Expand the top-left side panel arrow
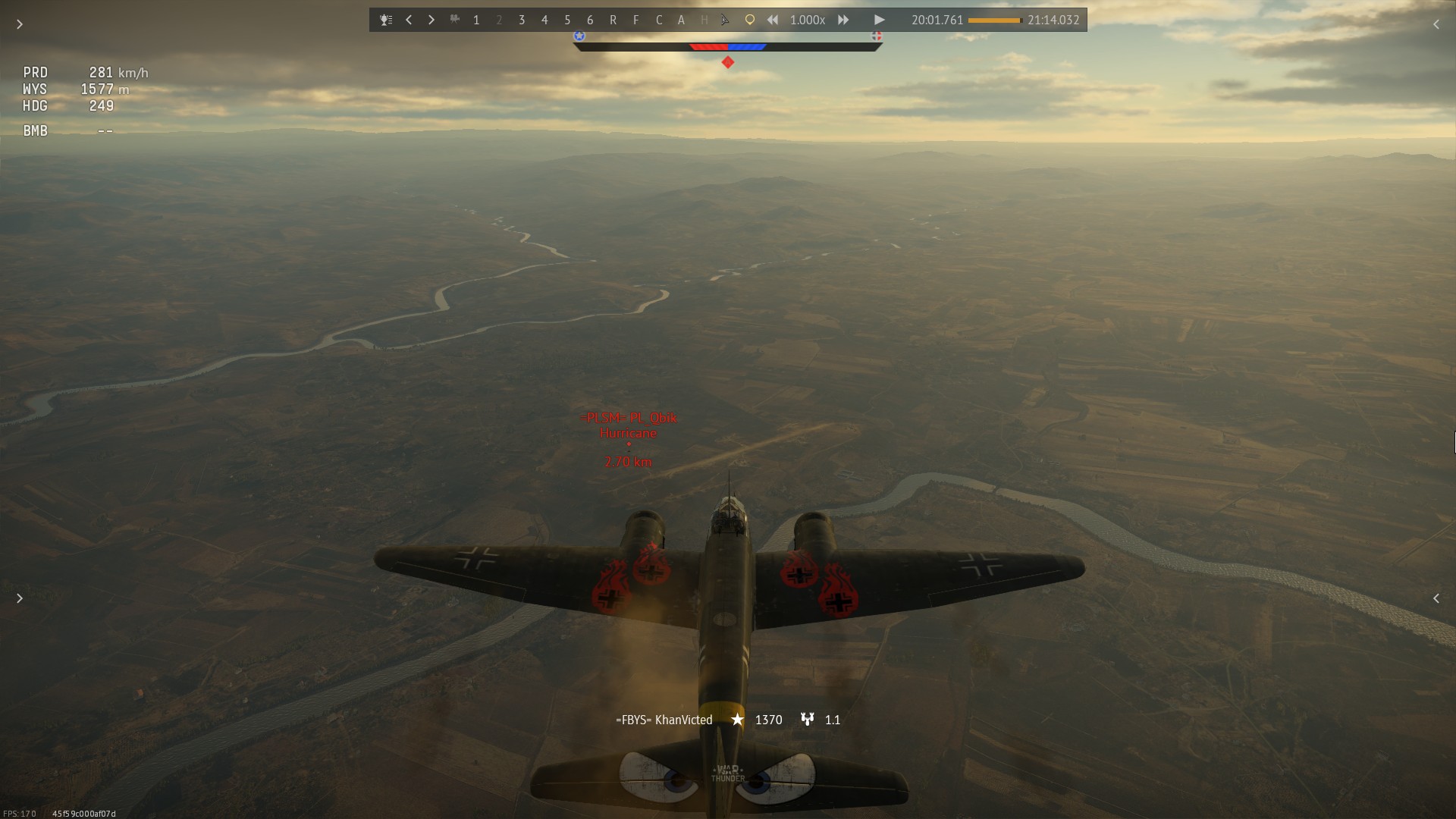The width and height of the screenshot is (1456, 819). tap(20, 24)
